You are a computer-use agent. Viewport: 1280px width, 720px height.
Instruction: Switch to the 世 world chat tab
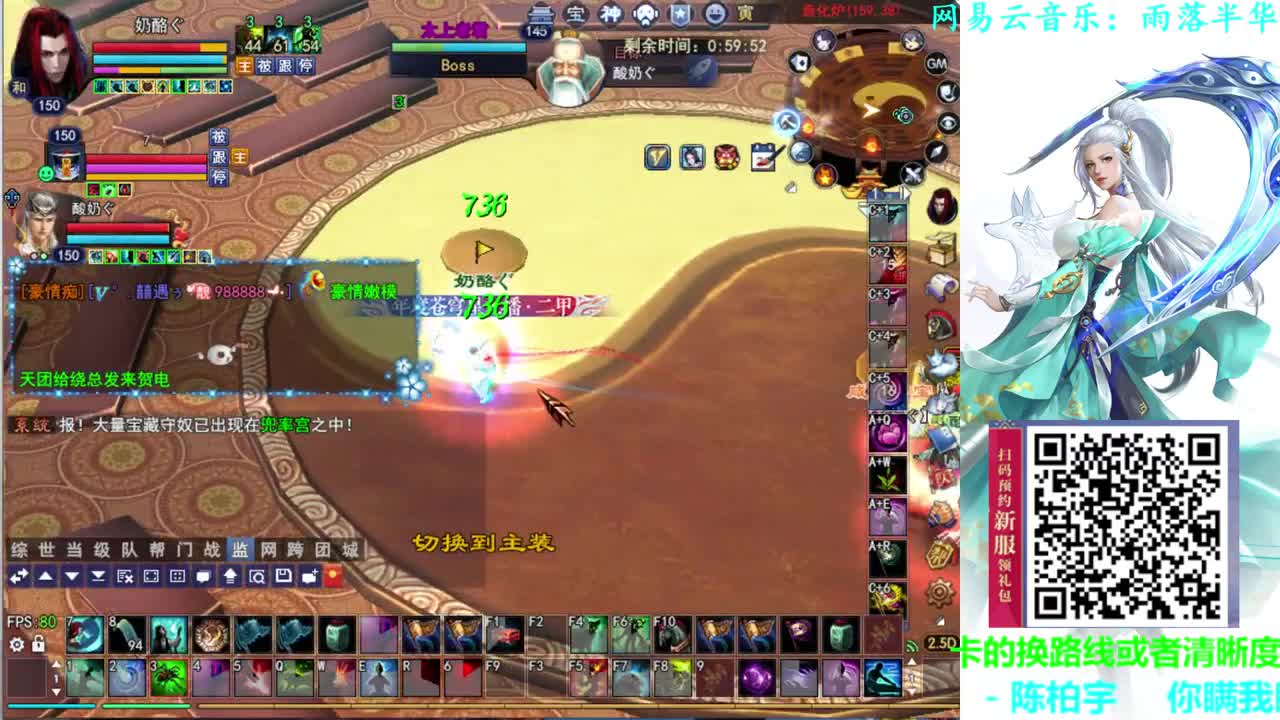[x=47, y=548]
